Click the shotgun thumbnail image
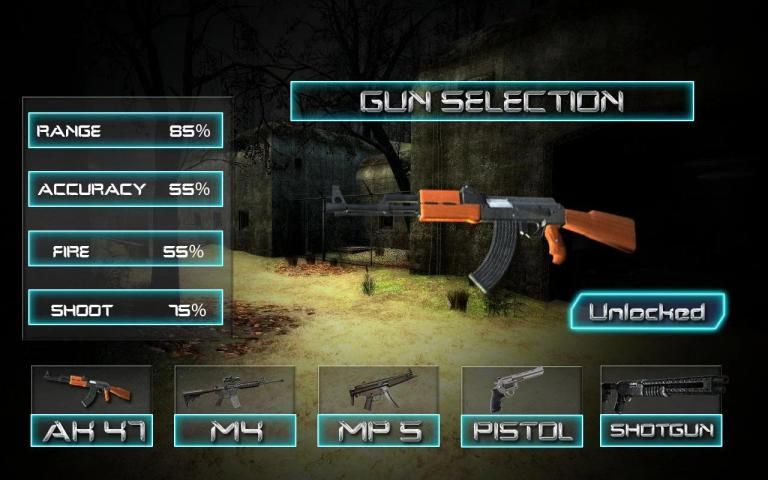768x480 pixels. pos(661,389)
